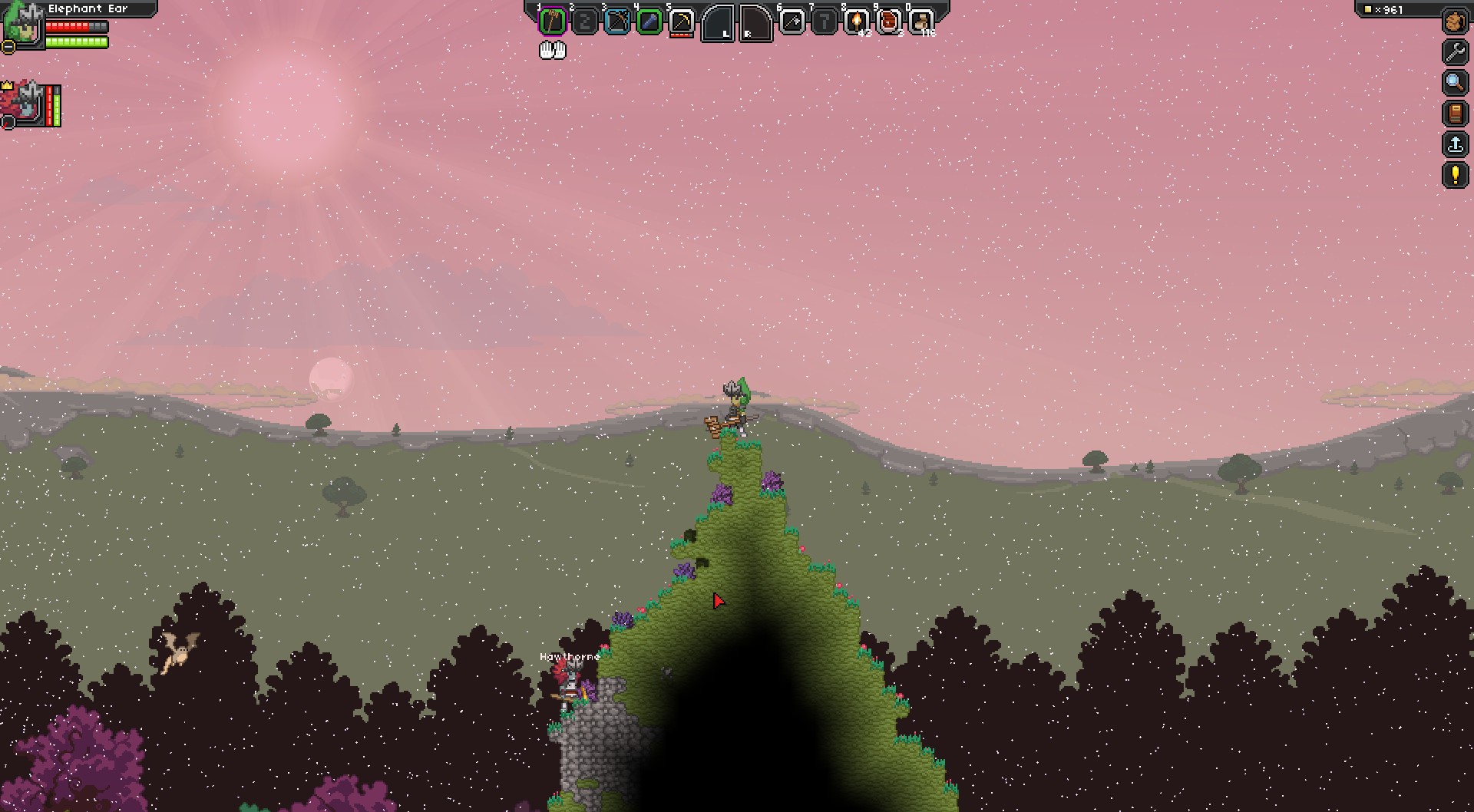
Task: Click the yellow minus button under portrait
Action: click(8, 48)
